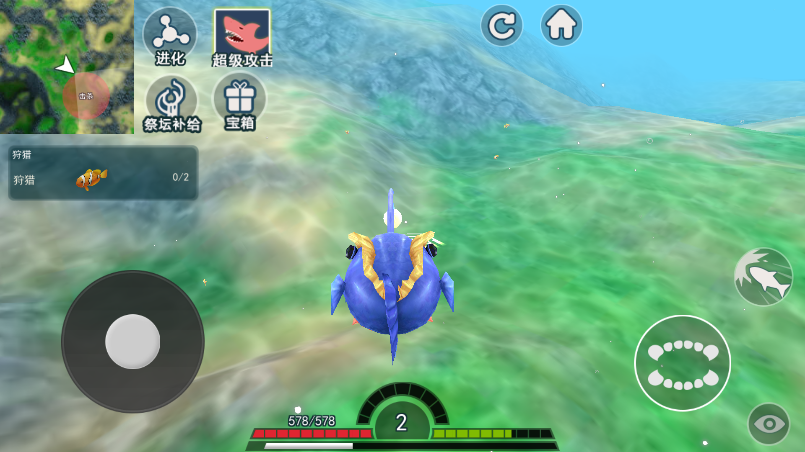
Task: Tap the circular refresh arrow button
Action: point(502,25)
